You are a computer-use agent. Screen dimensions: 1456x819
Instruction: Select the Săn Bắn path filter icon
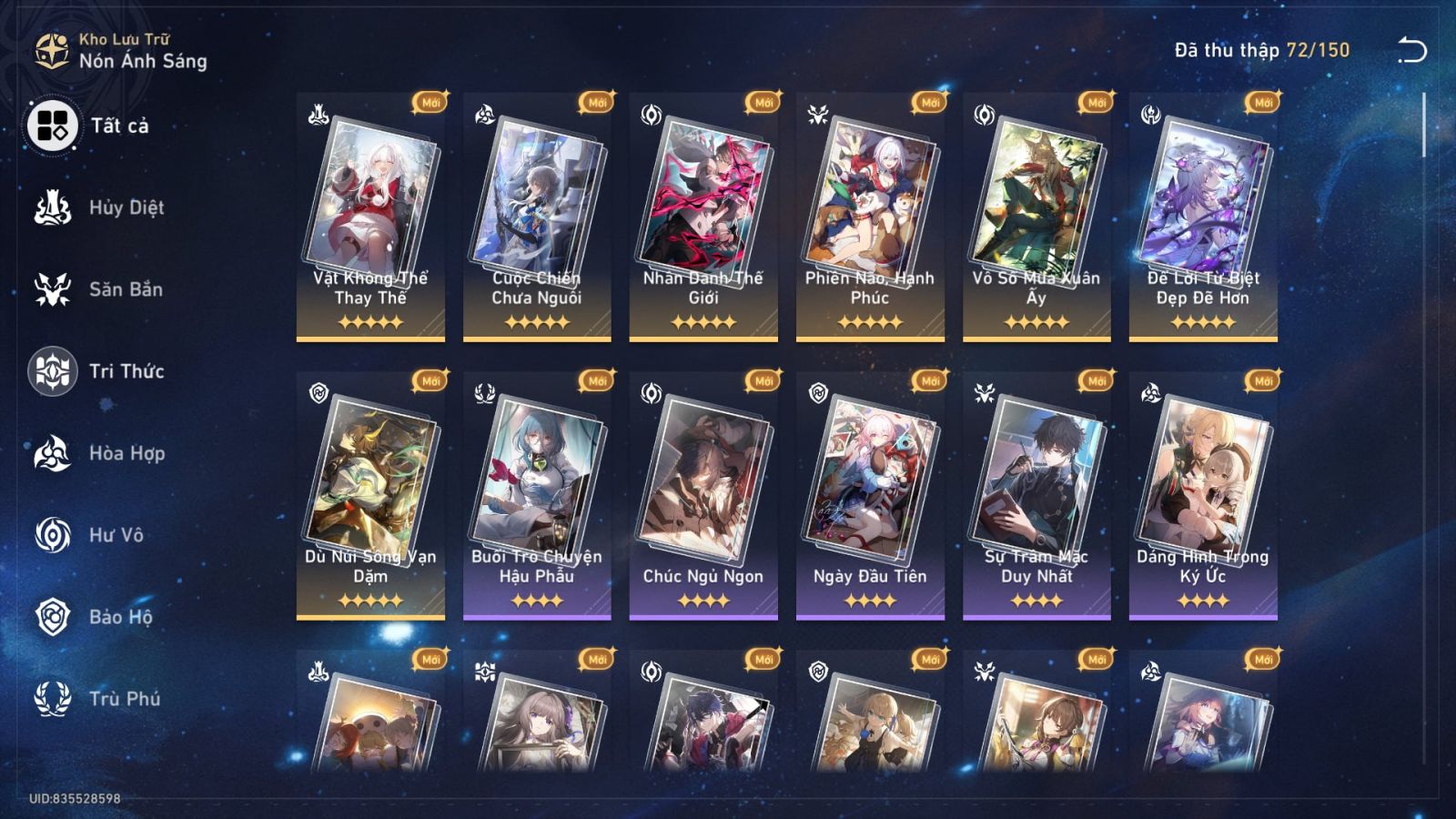(52, 289)
